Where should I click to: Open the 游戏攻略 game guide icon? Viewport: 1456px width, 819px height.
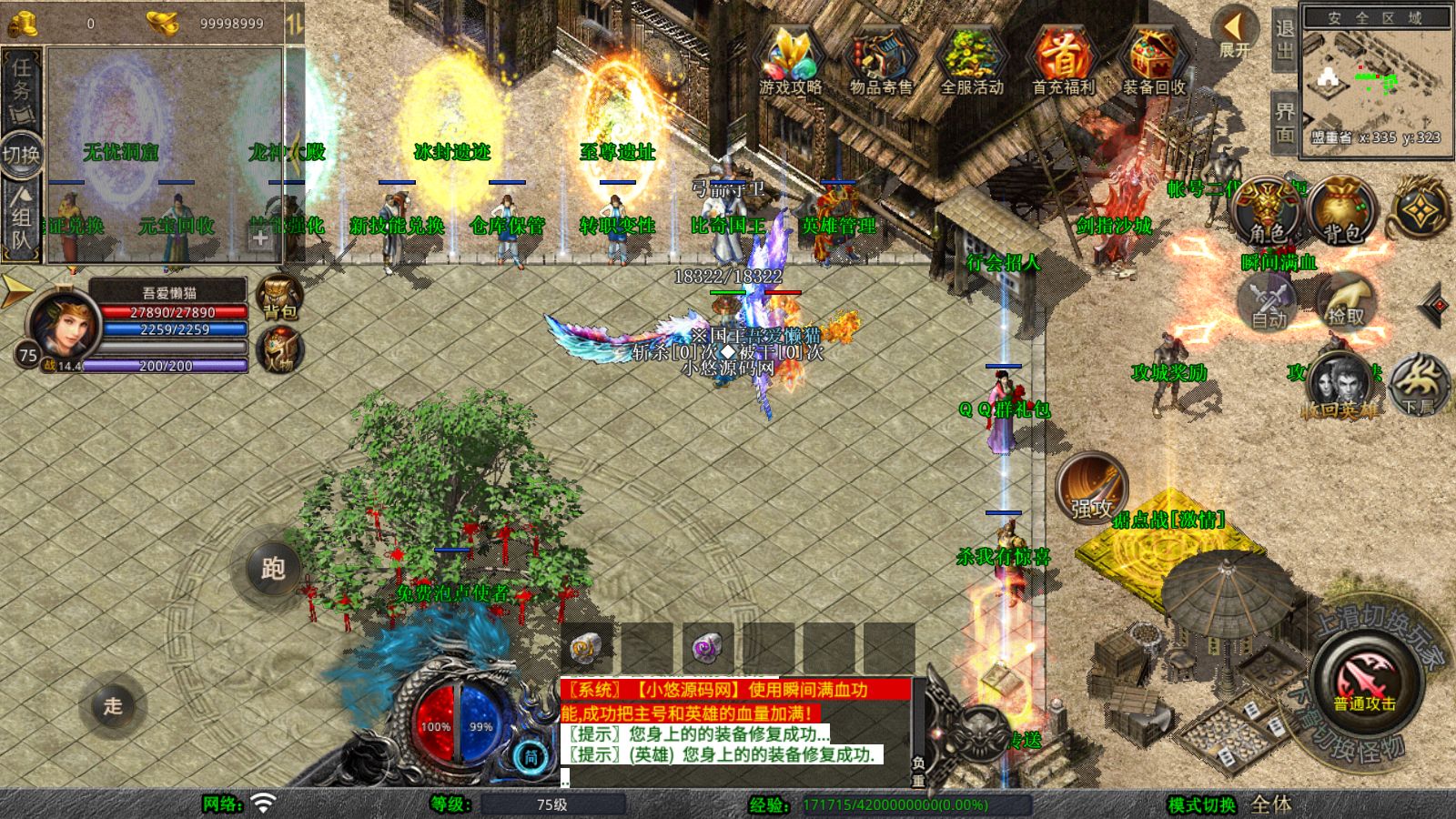[790, 59]
